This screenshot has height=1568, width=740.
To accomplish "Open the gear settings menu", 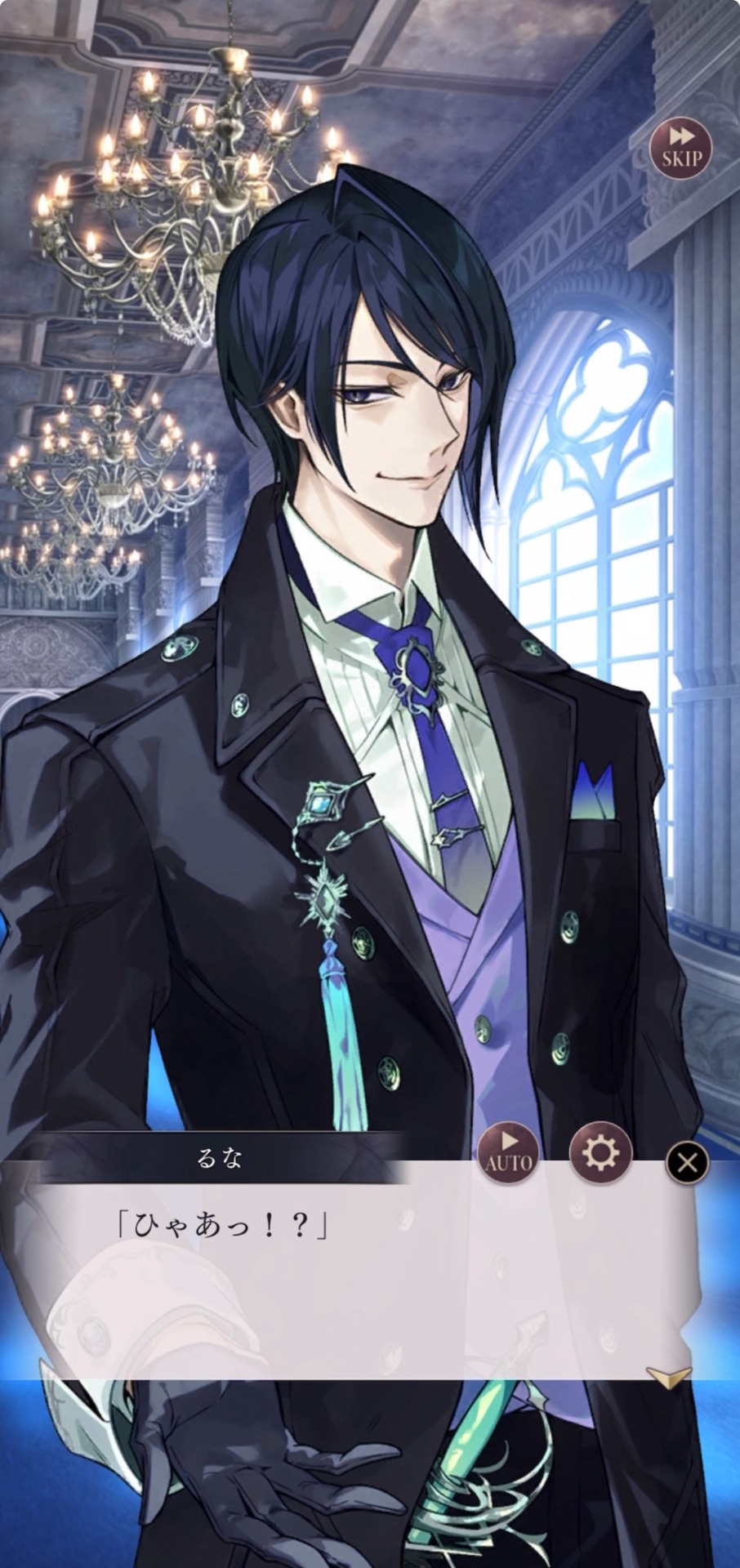I will click(600, 1153).
